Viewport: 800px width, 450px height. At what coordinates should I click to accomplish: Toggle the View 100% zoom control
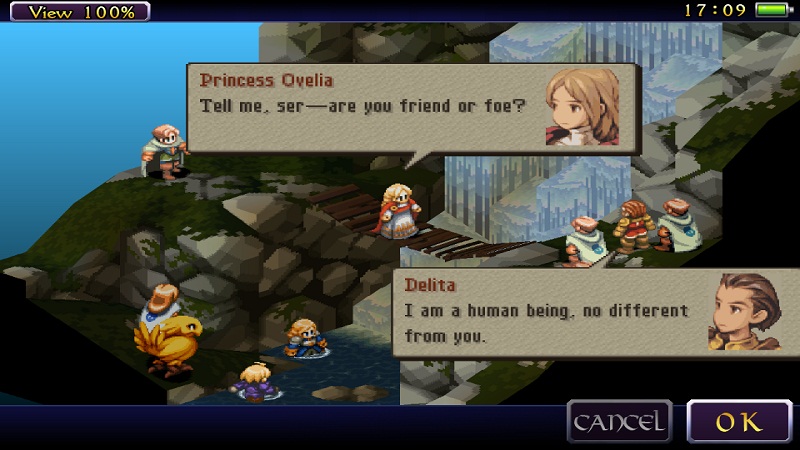pyautogui.click(x=76, y=12)
